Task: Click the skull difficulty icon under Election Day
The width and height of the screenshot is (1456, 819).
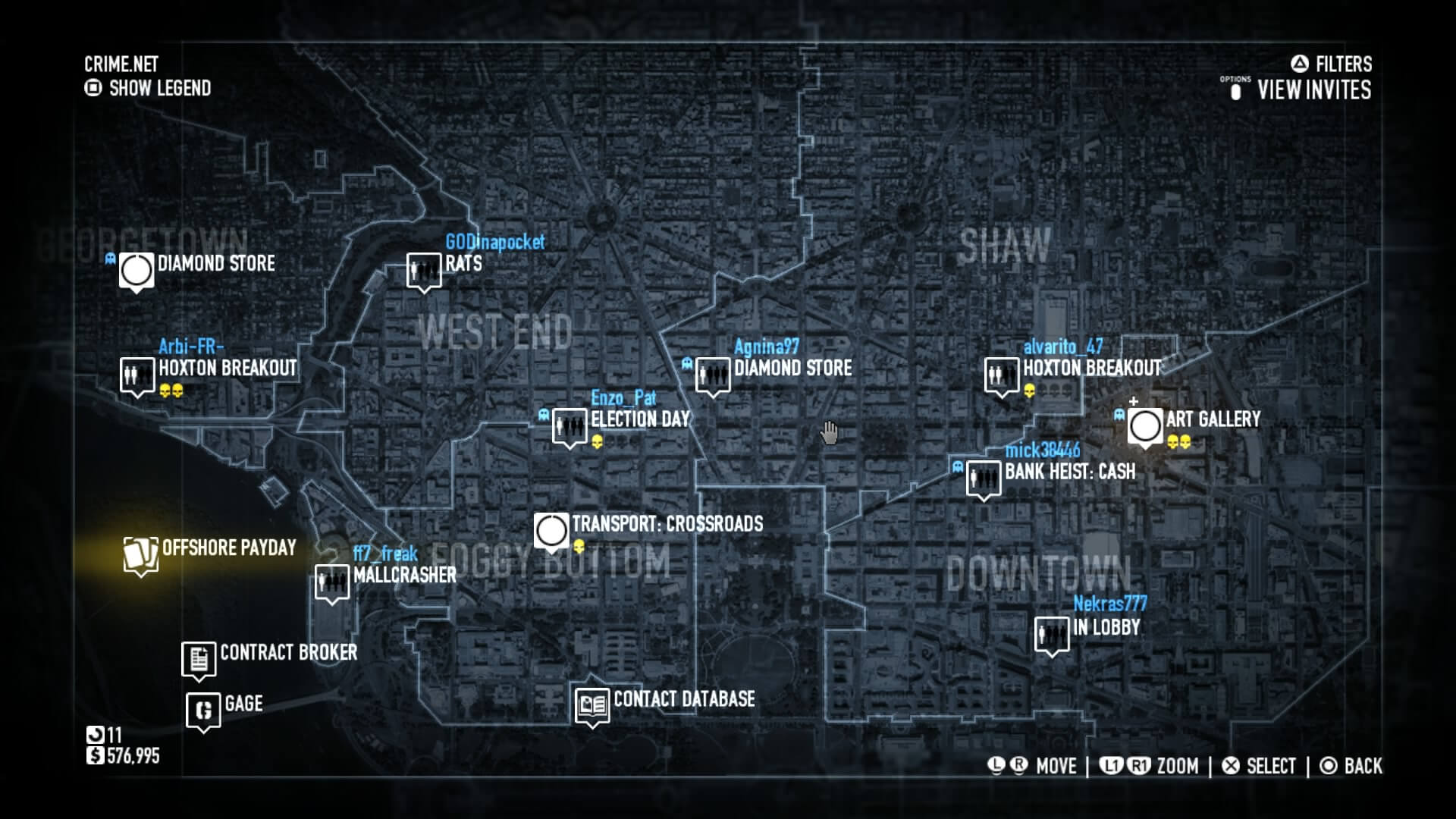Action: coord(596,441)
